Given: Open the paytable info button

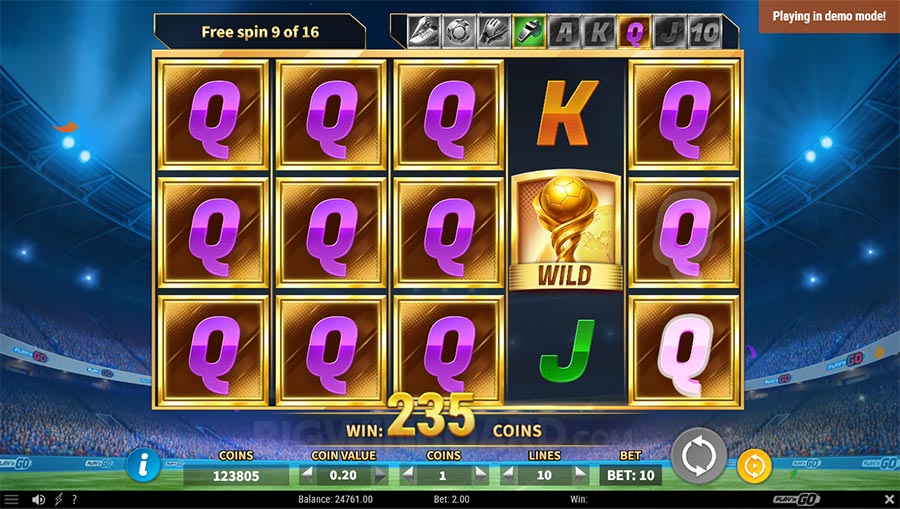Looking at the screenshot, I should [x=145, y=464].
